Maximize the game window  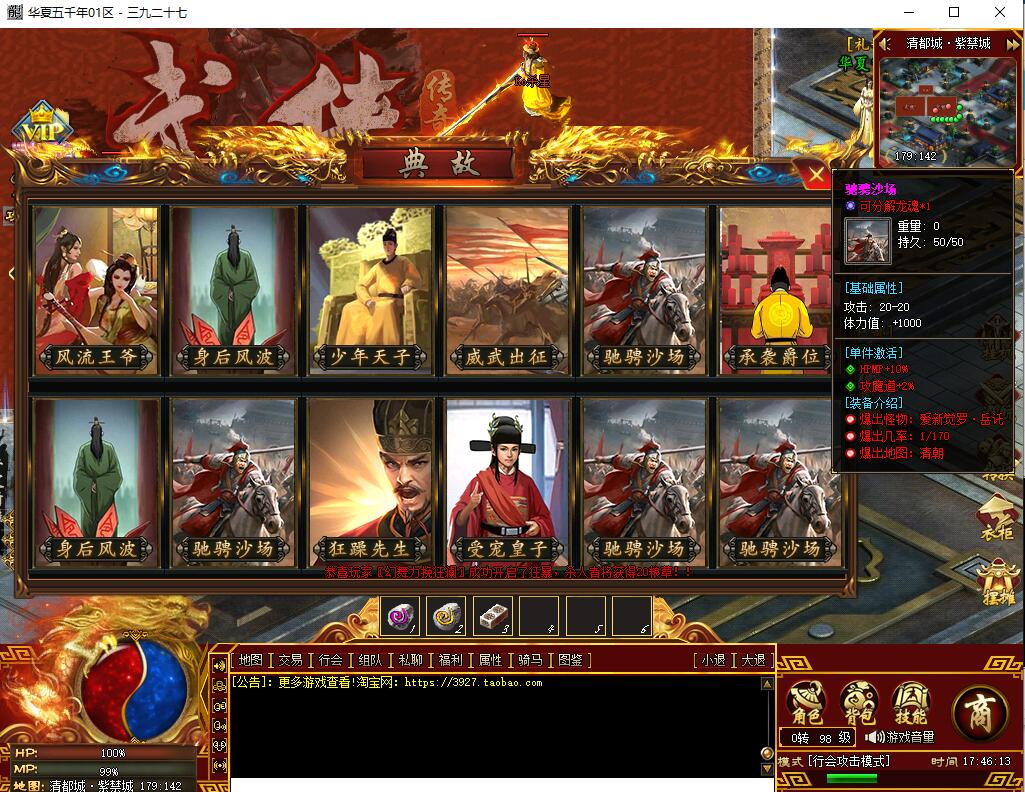pos(954,12)
